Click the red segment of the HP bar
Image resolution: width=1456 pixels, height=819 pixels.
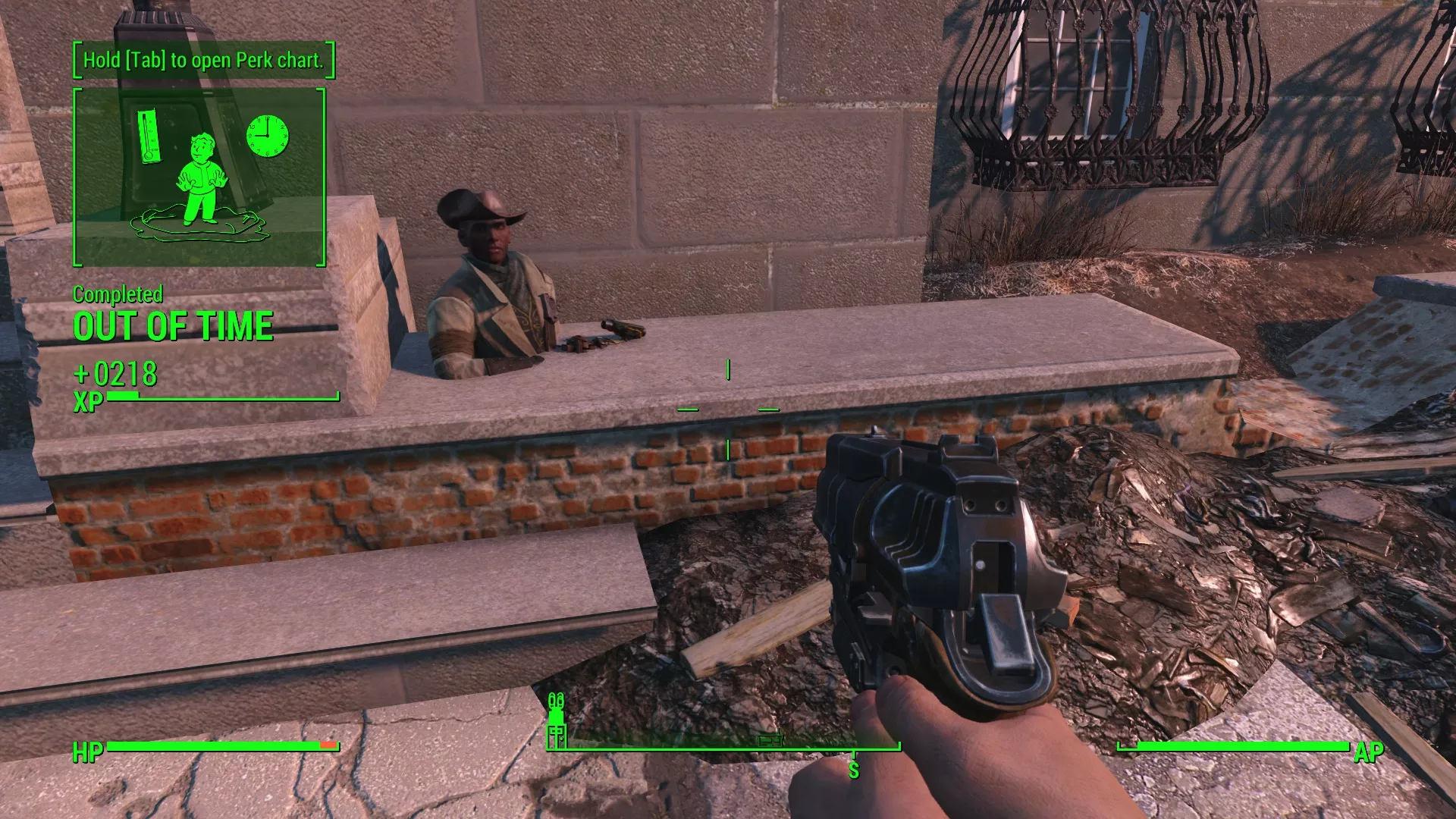pos(328,744)
